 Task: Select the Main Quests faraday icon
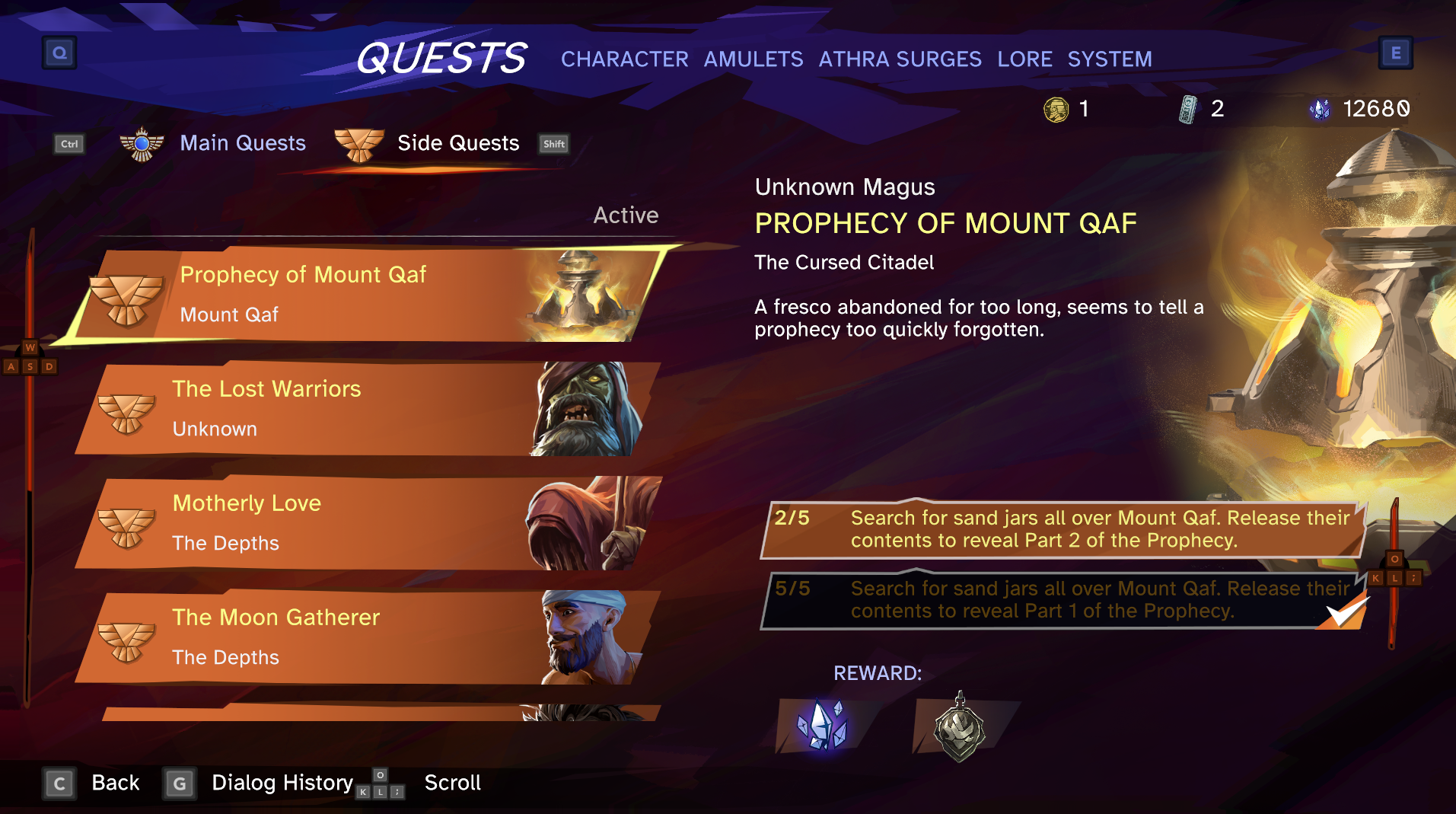142,143
